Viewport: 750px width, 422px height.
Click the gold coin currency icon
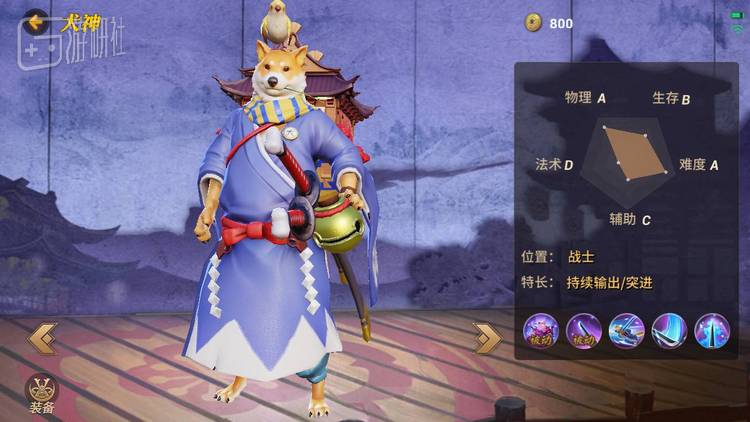(534, 22)
